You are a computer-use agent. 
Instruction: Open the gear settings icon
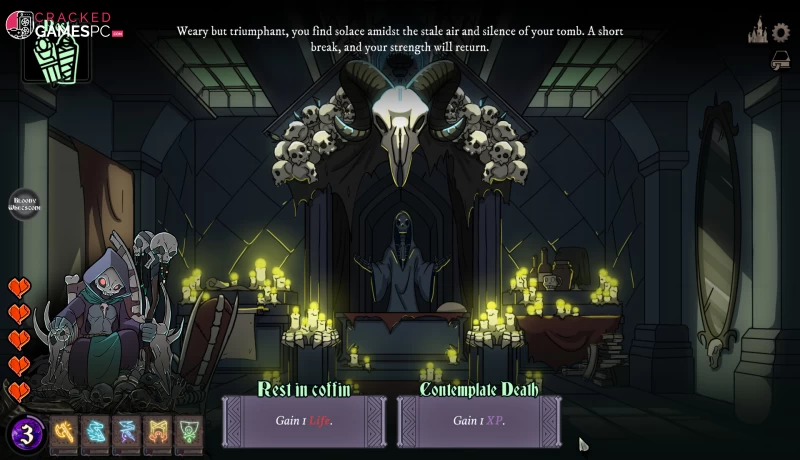tap(781, 32)
